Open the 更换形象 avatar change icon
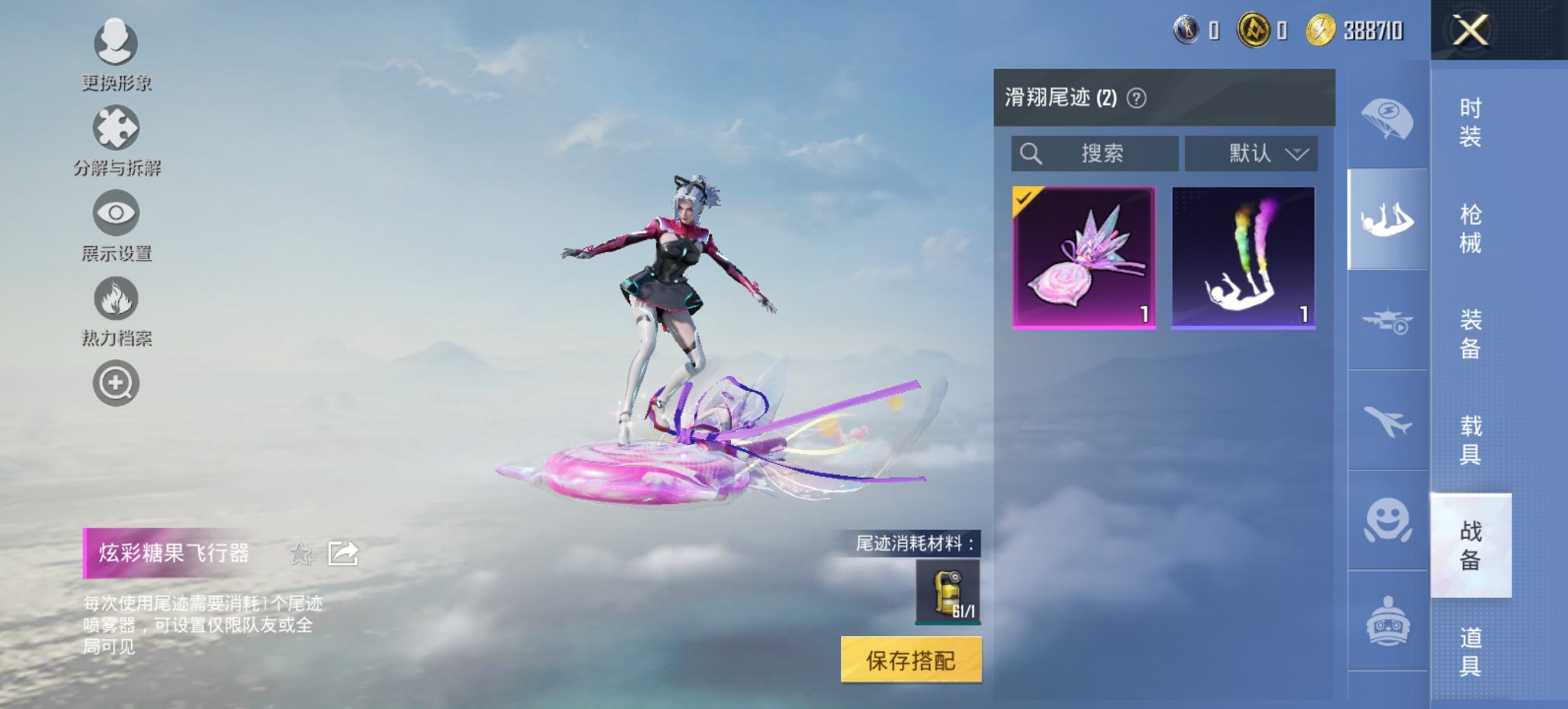This screenshot has height=709, width=1568. click(x=116, y=44)
